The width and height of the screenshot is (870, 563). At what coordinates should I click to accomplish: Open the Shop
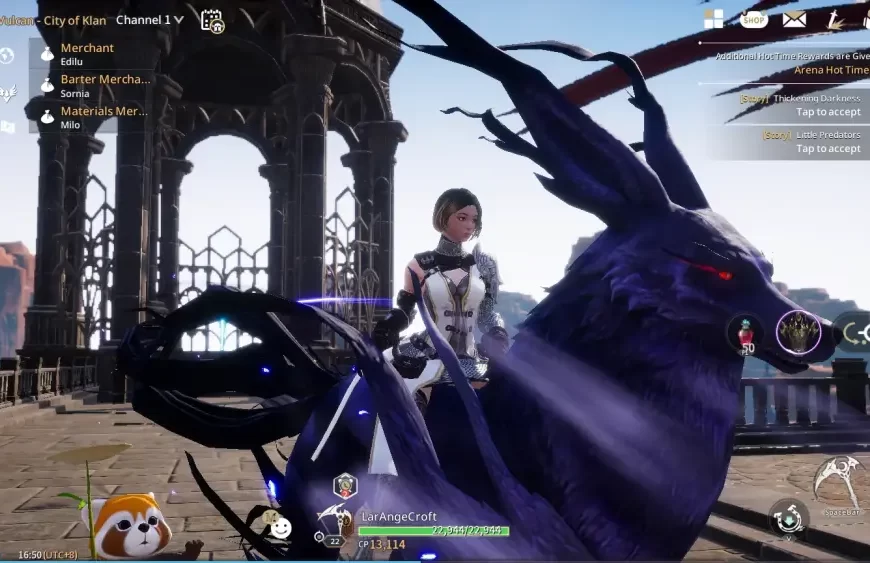click(x=754, y=19)
